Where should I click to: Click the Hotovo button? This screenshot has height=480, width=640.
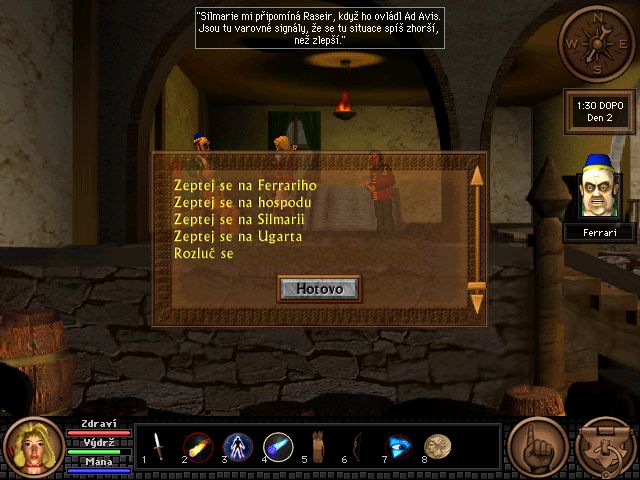pos(319,288)
